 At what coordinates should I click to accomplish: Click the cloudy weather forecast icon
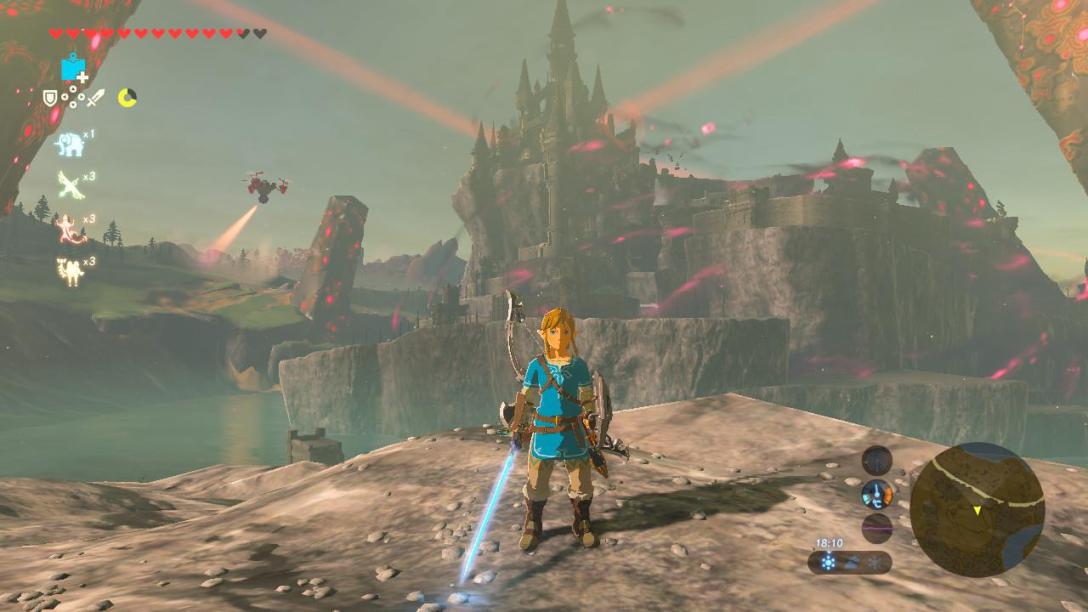point(851,563)
